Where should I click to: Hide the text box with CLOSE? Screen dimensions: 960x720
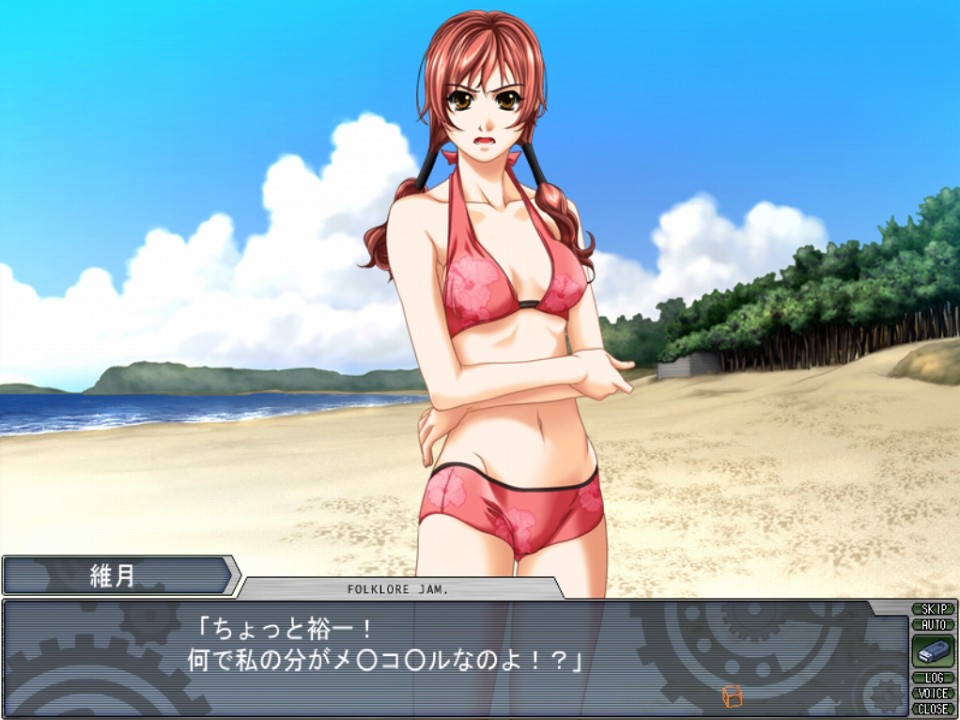[932, 708]
